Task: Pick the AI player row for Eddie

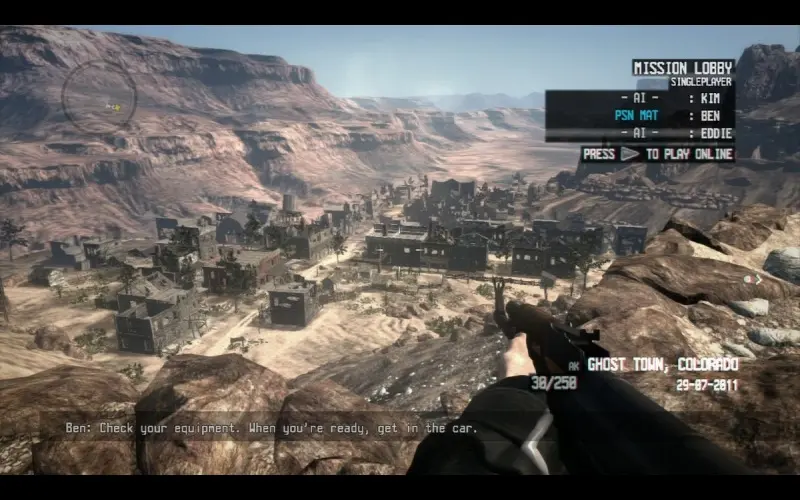Action: 640,133
